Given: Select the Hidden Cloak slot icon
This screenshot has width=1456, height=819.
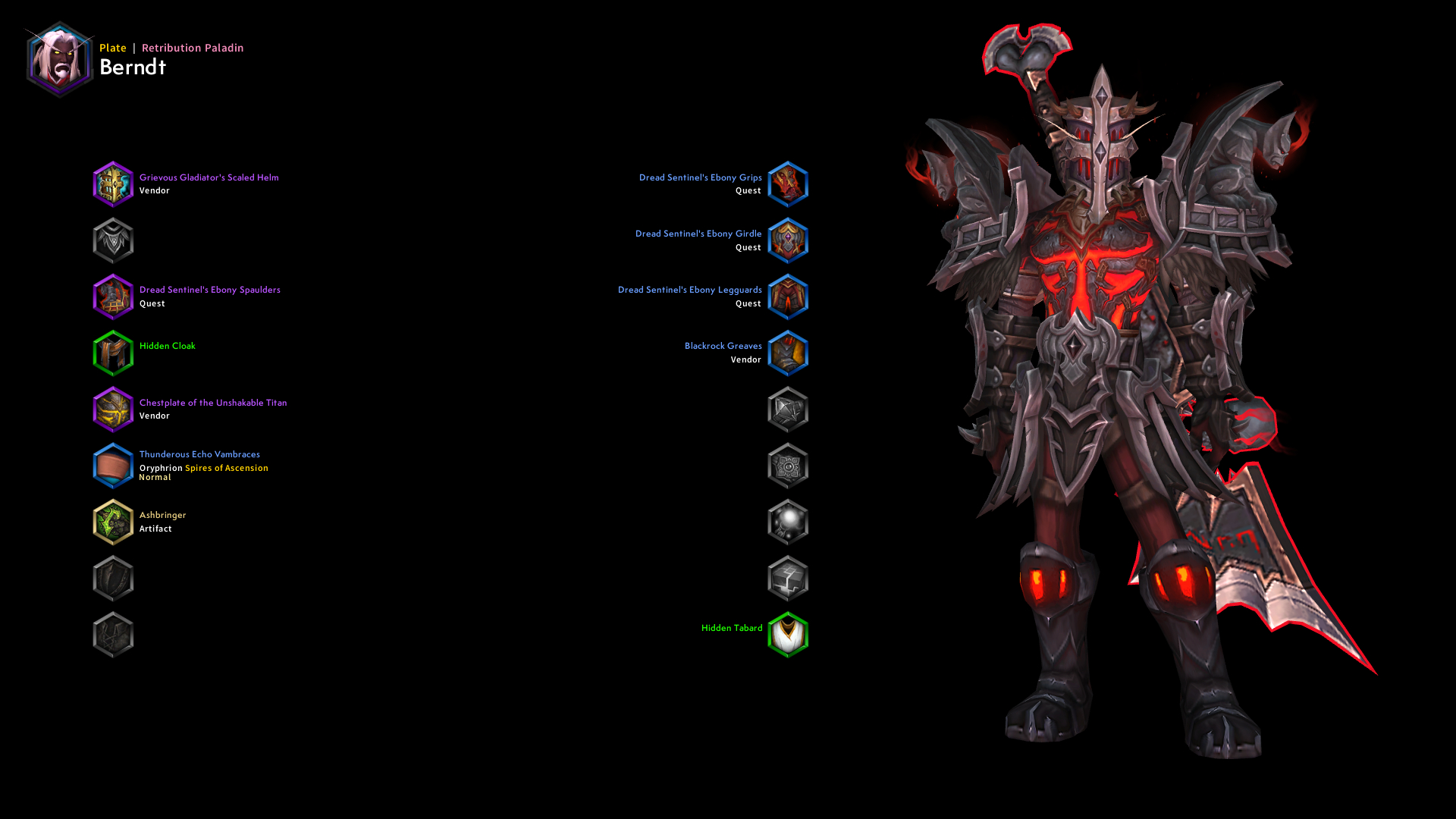Looking at the screenshot, I should coord(113,353).
